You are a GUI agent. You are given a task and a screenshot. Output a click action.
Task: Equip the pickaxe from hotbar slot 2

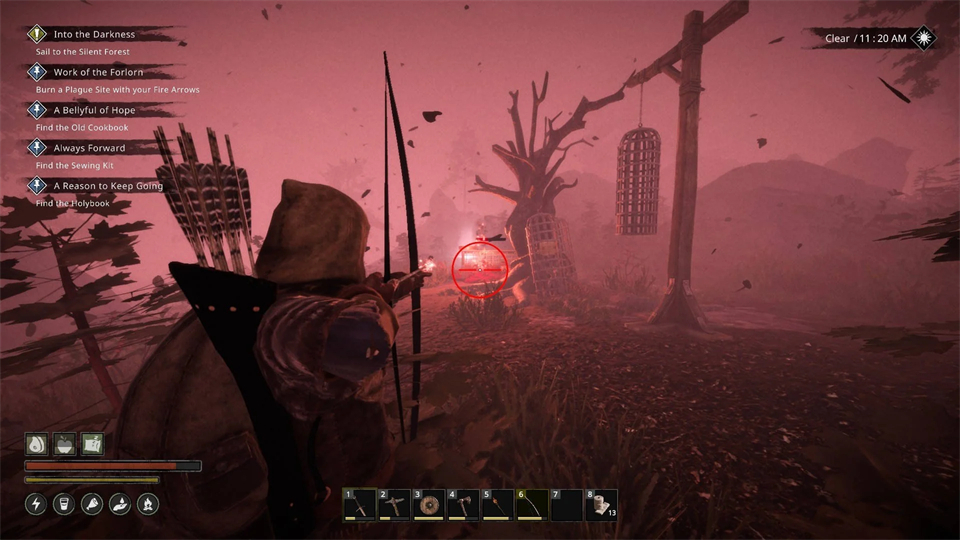click(x=395, y=505)
